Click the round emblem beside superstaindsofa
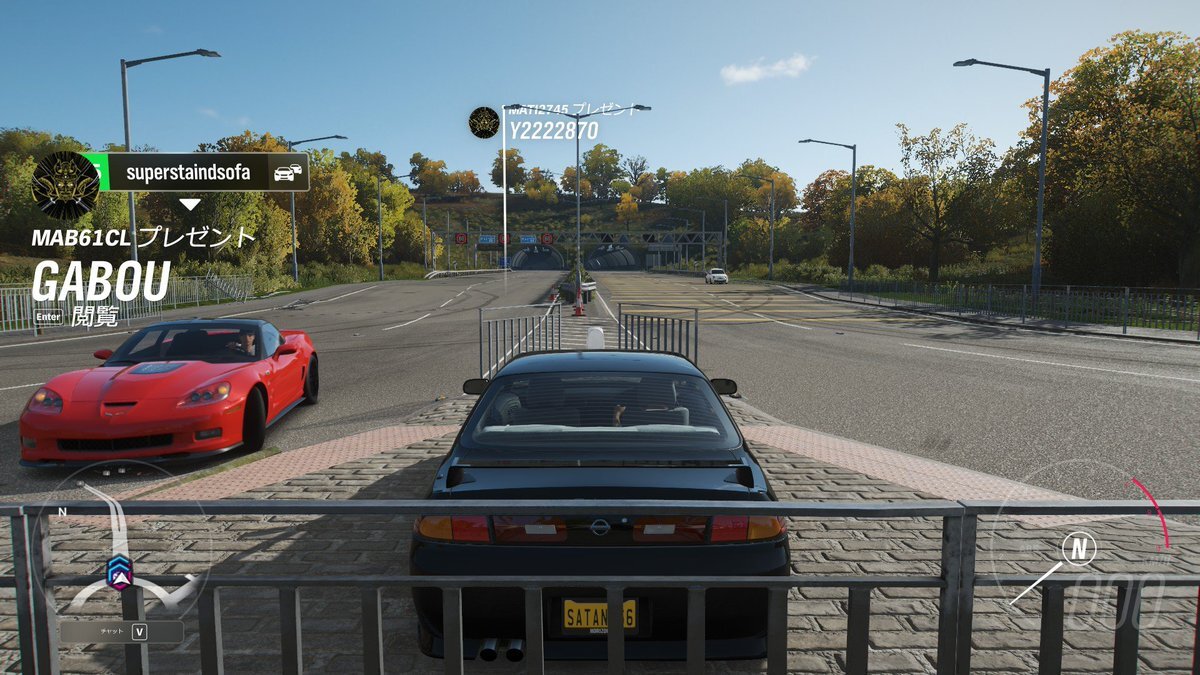 click(66, 185)
